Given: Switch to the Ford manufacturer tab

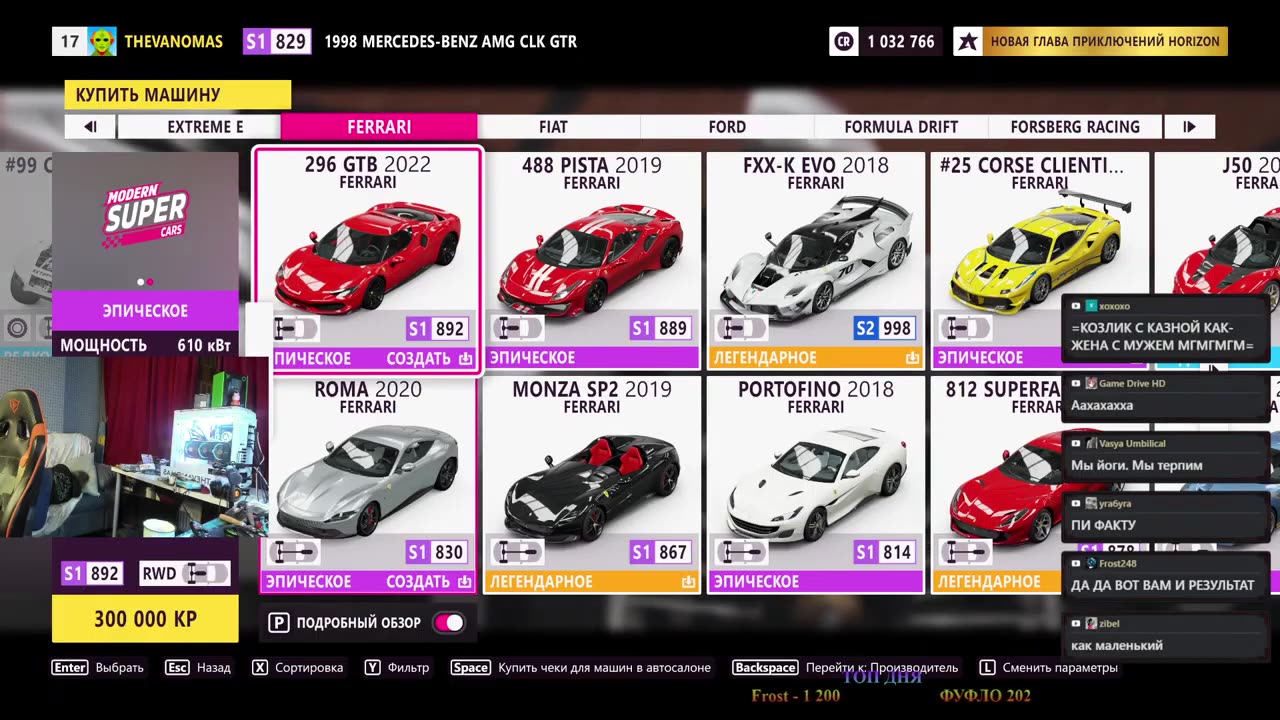Looking at the screenshot, I should pyautogui.click(x=727, y=127).
